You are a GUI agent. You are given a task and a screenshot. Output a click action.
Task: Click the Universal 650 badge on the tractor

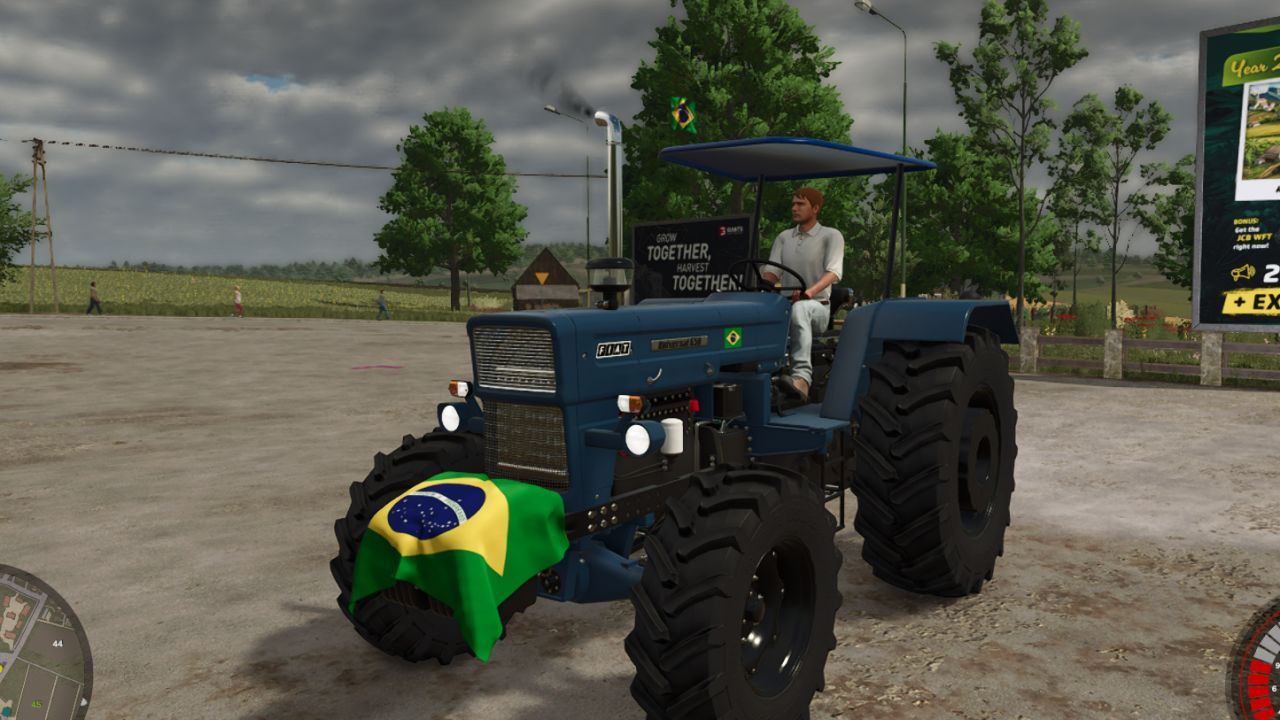[681, 341]
